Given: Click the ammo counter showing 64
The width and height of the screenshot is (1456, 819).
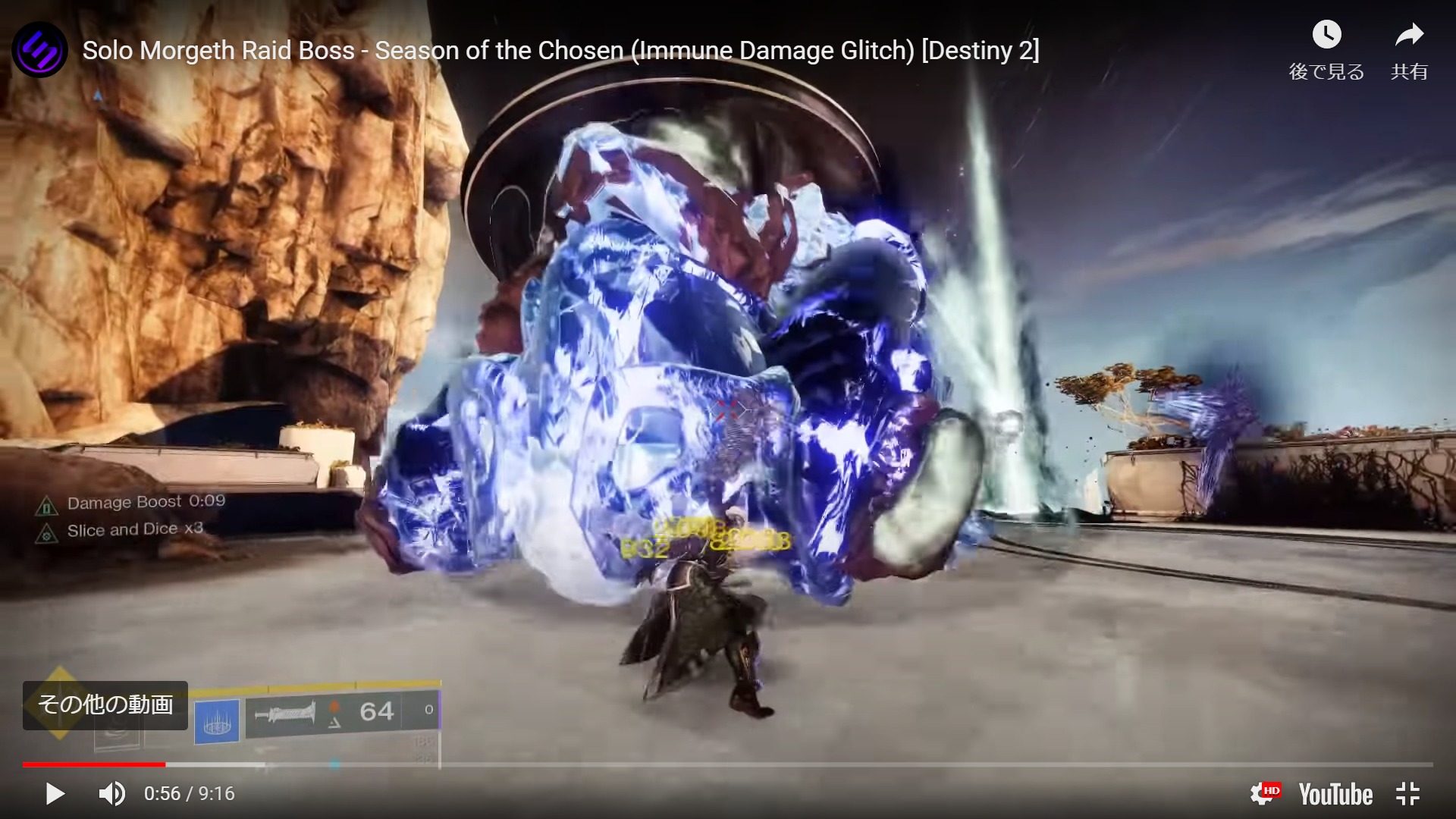Looking at the screenshot, I should [377, 711].
